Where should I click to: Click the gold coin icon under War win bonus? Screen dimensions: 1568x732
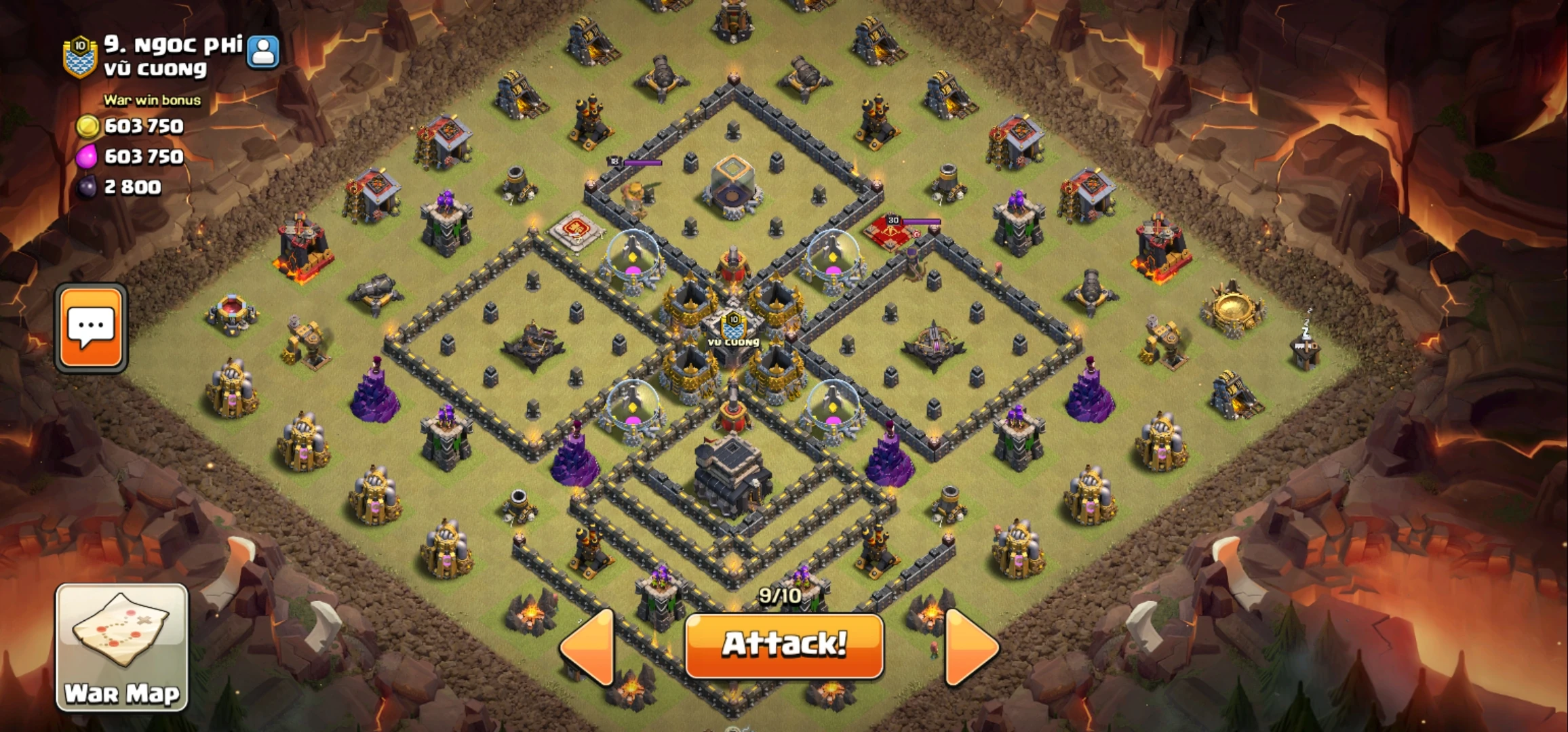click(90, 126)
